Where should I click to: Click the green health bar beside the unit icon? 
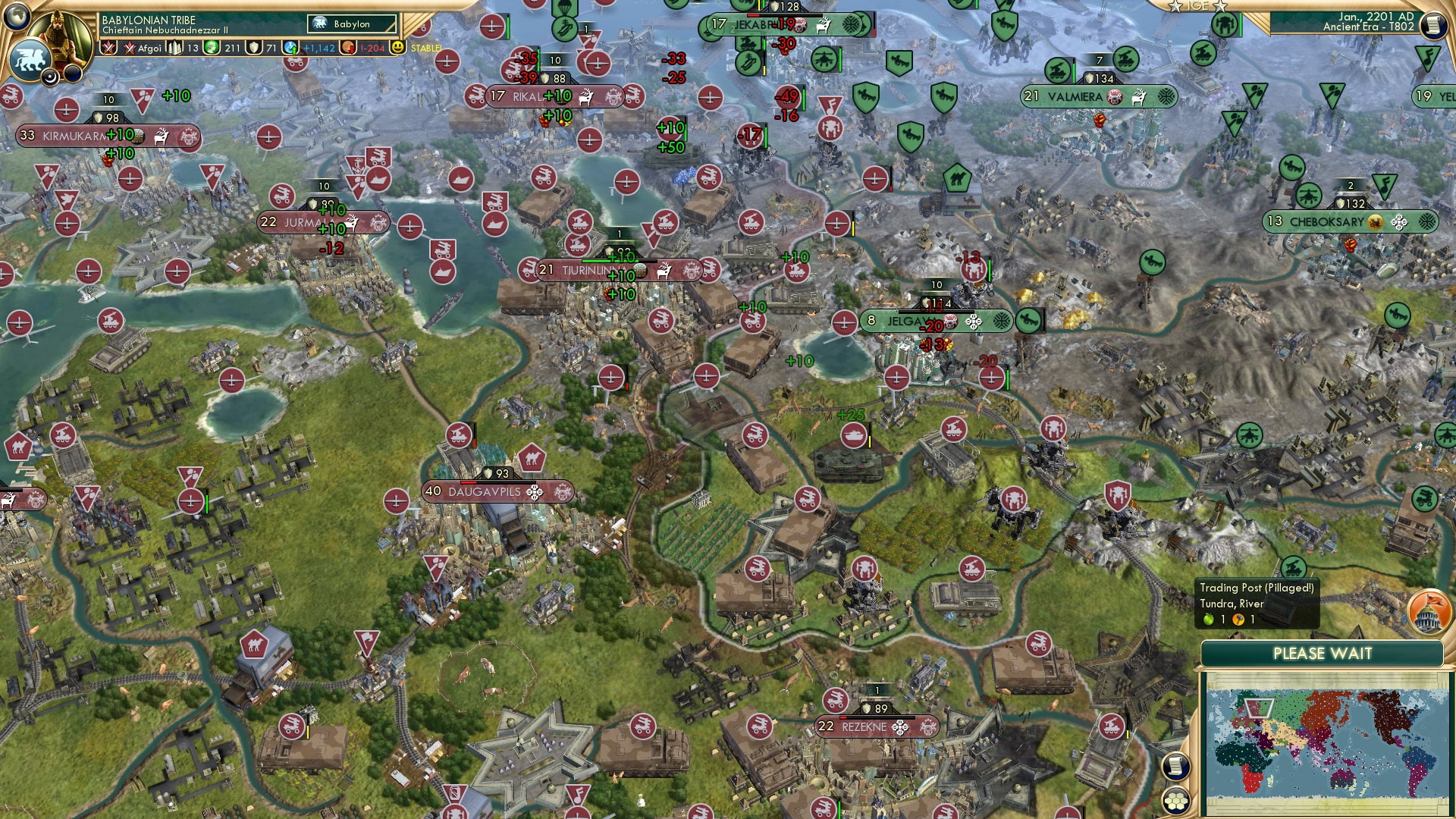[x=1240, y=25]
